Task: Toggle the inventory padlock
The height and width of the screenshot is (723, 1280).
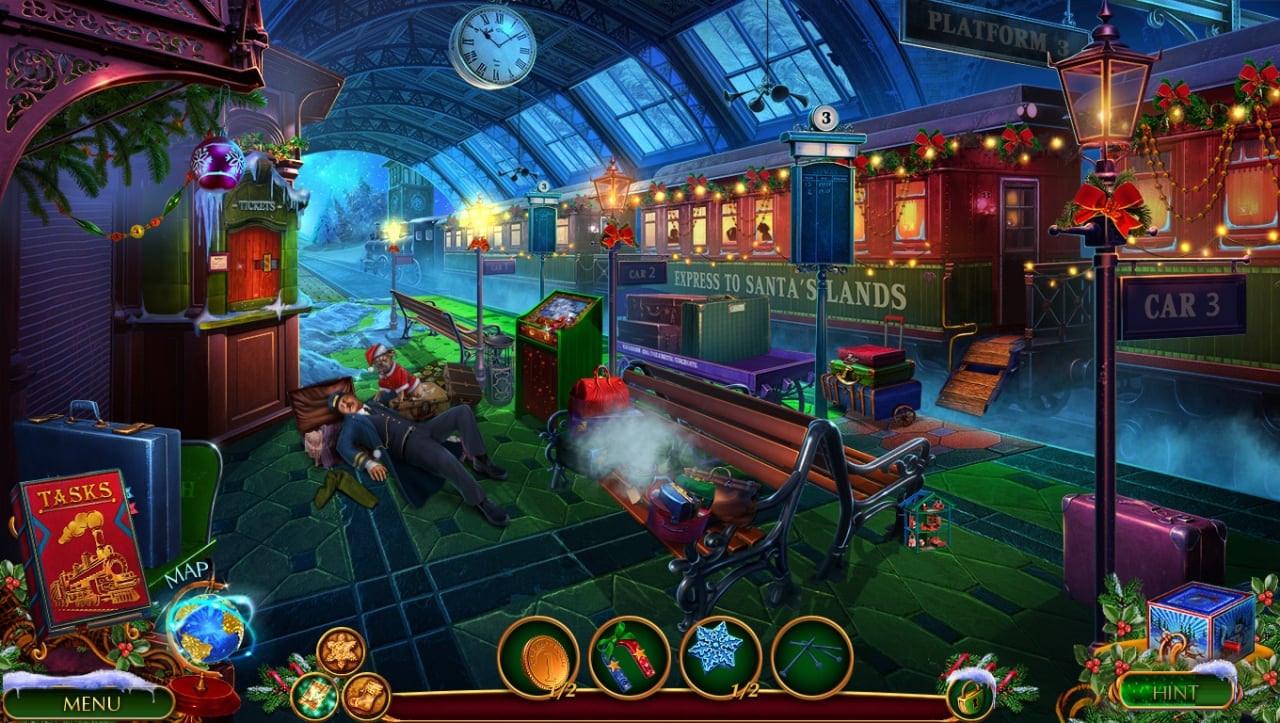Action: click(968, 697)
